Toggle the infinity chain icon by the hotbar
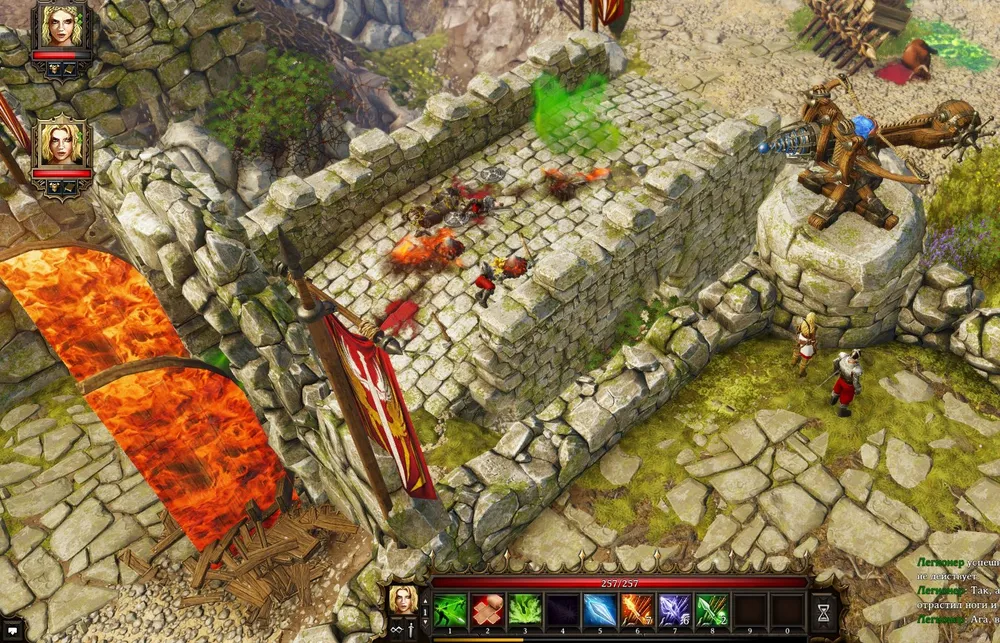This screenshot has height=643, width=1000. 395,629
